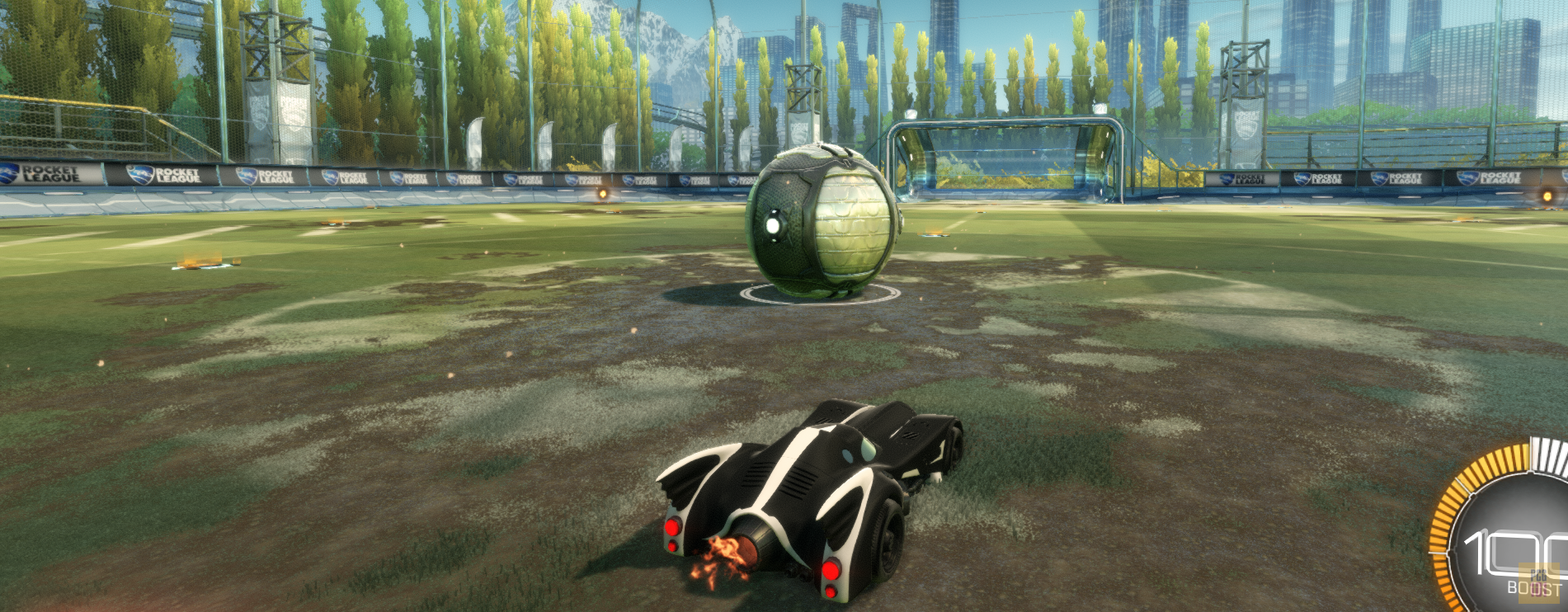
Task: Toggle the flaming exhaust on the car's rear
Action: pyautogui.click(x=722, y=553)
